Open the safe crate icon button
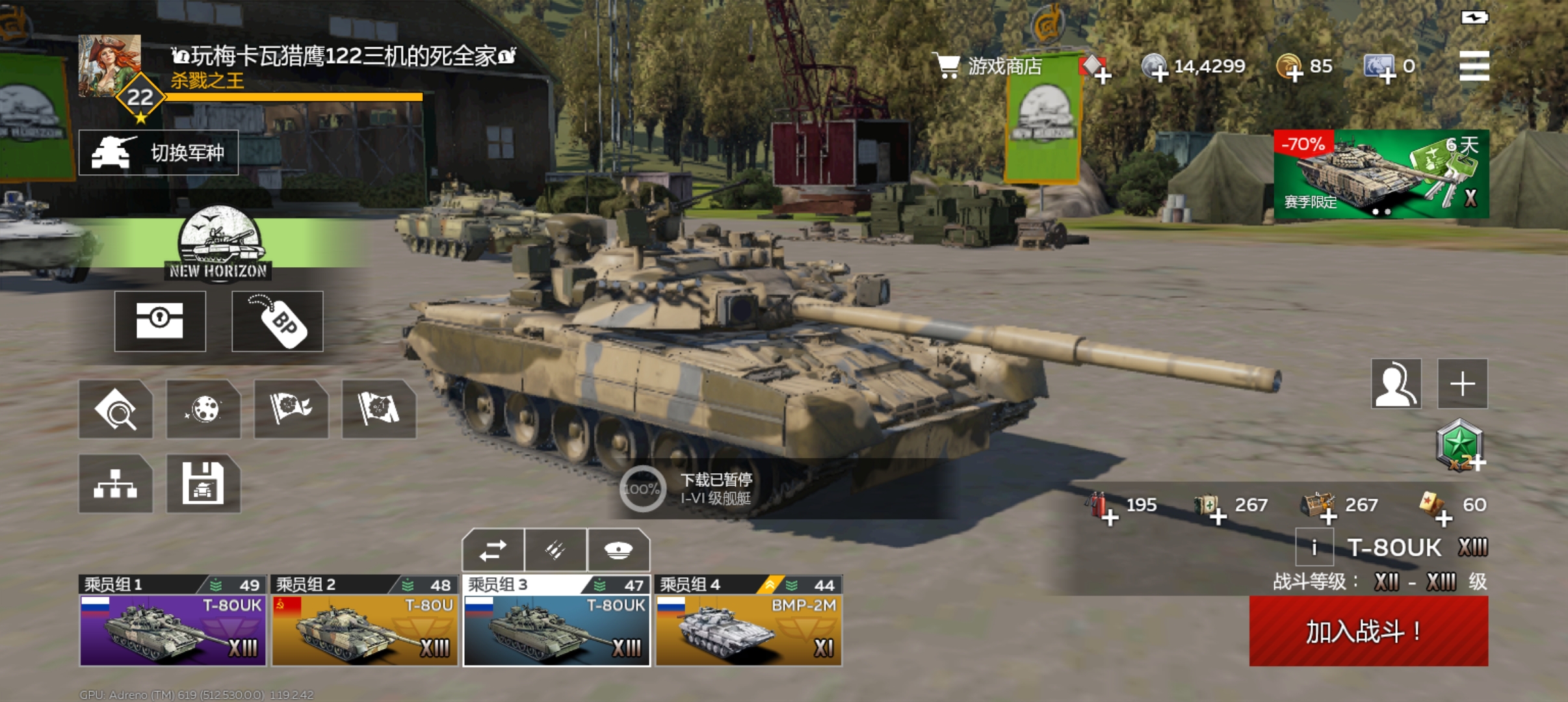1568x702 pixels. [x=160, y=322]
